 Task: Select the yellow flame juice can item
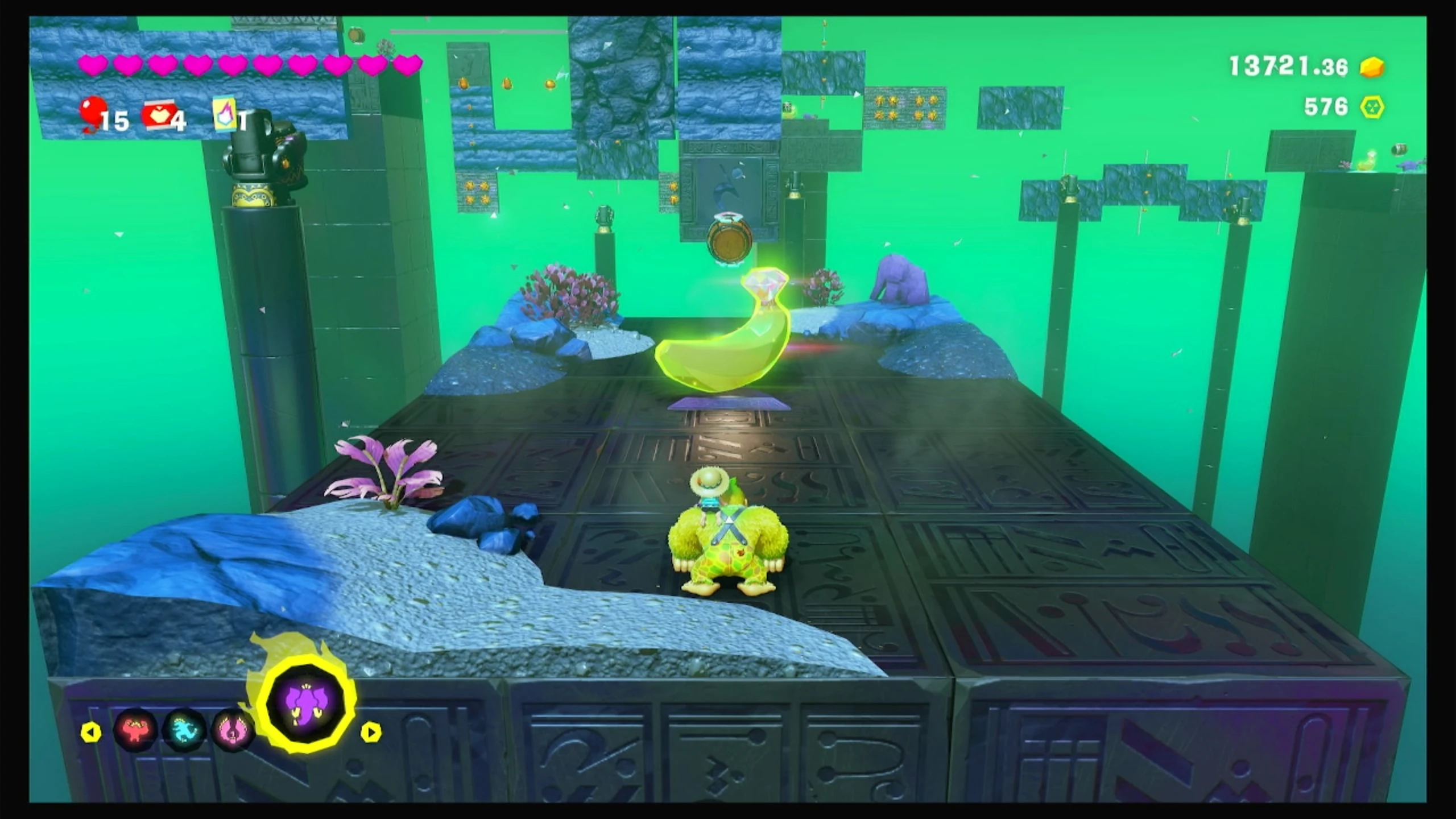tap(225, 114)
